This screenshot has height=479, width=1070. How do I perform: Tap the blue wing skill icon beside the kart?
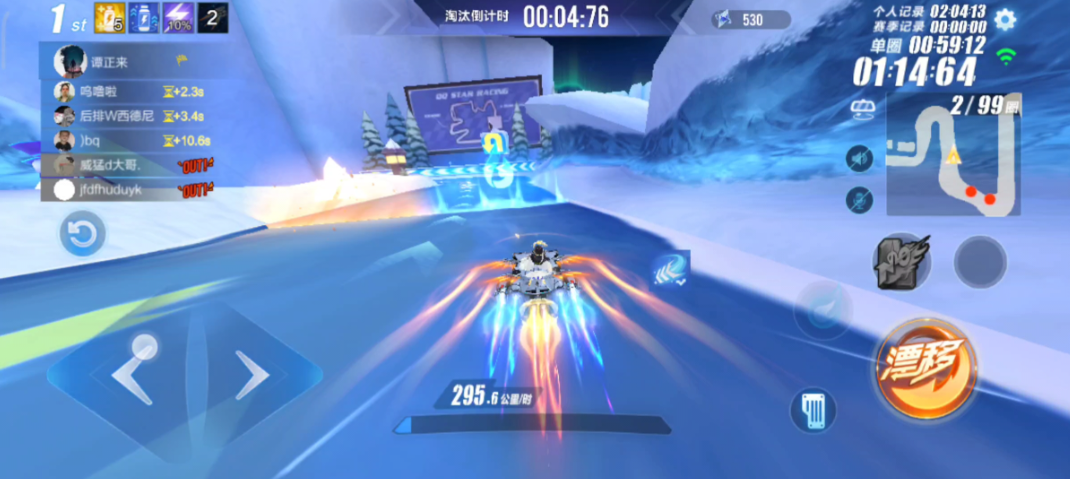[668, 268]
